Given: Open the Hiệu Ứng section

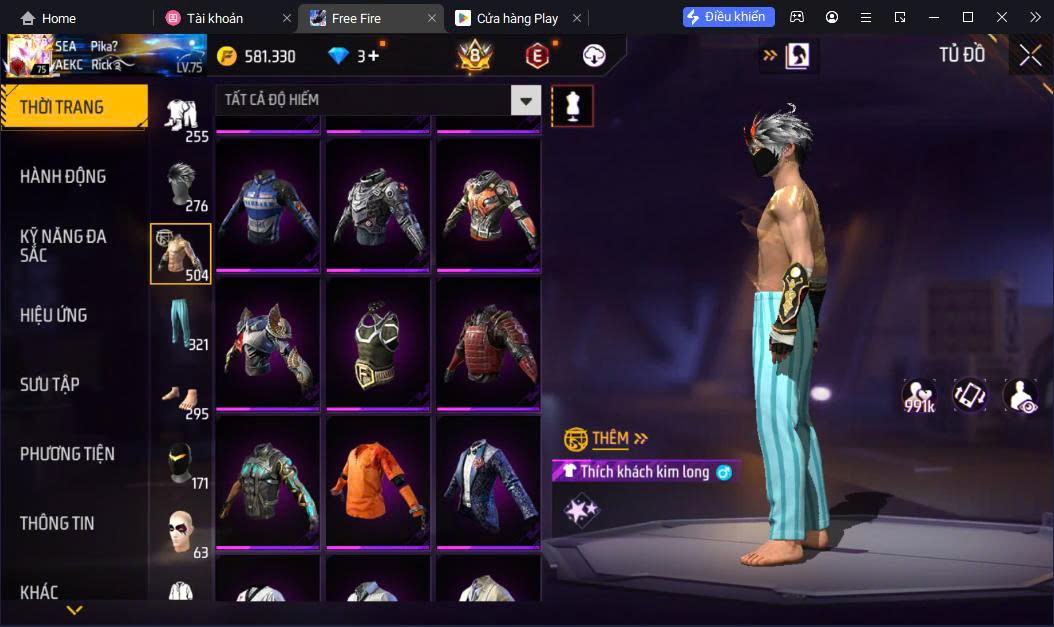Looking at the screenshot, I should [54, 316].
